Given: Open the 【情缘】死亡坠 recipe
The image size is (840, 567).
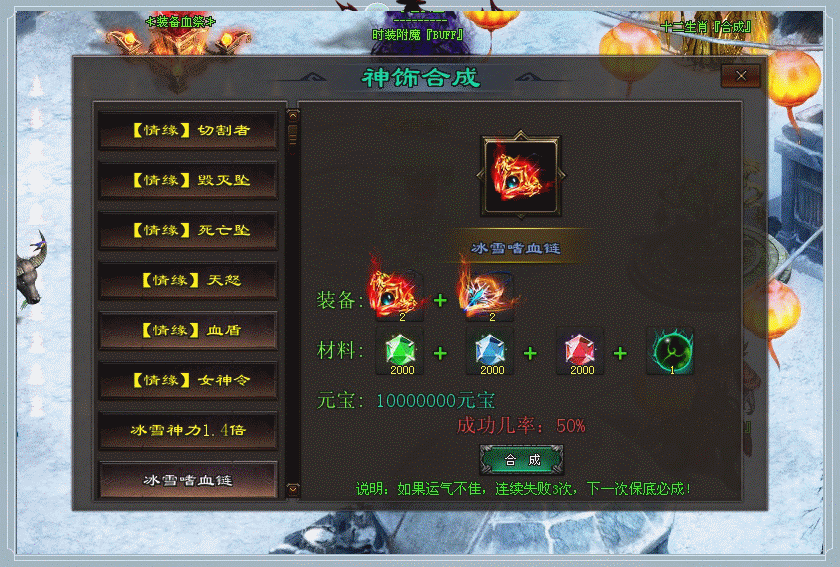Looking at the screenshot, I should point(188,230).
